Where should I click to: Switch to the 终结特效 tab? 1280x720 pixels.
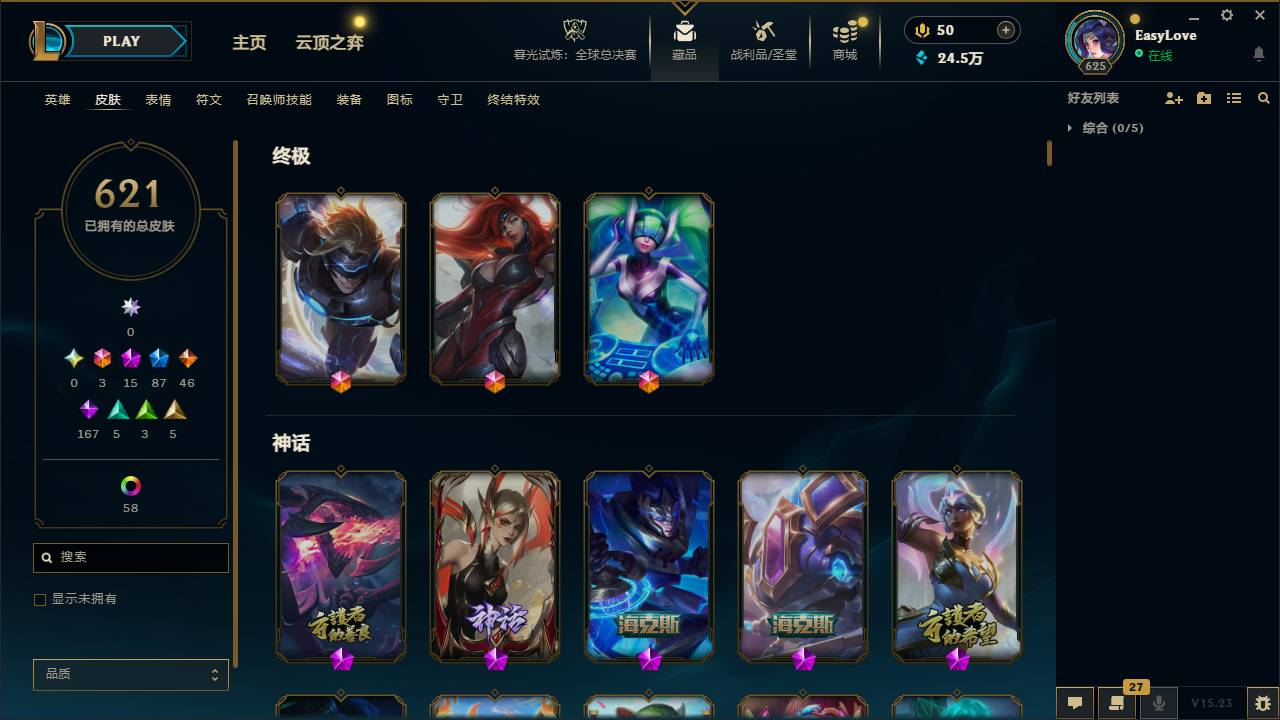[x=512, y=99]
